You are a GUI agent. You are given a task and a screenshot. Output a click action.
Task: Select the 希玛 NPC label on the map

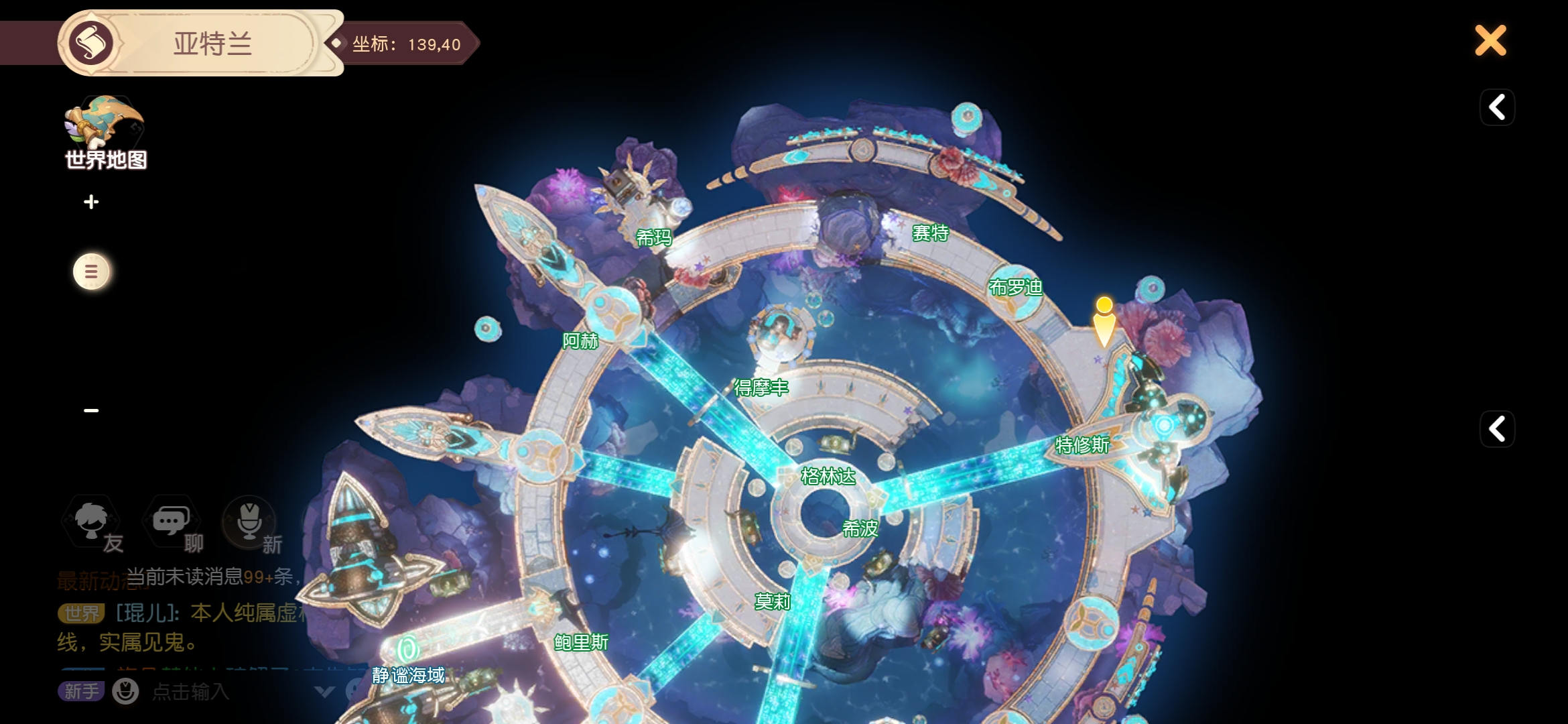[653, 237]
